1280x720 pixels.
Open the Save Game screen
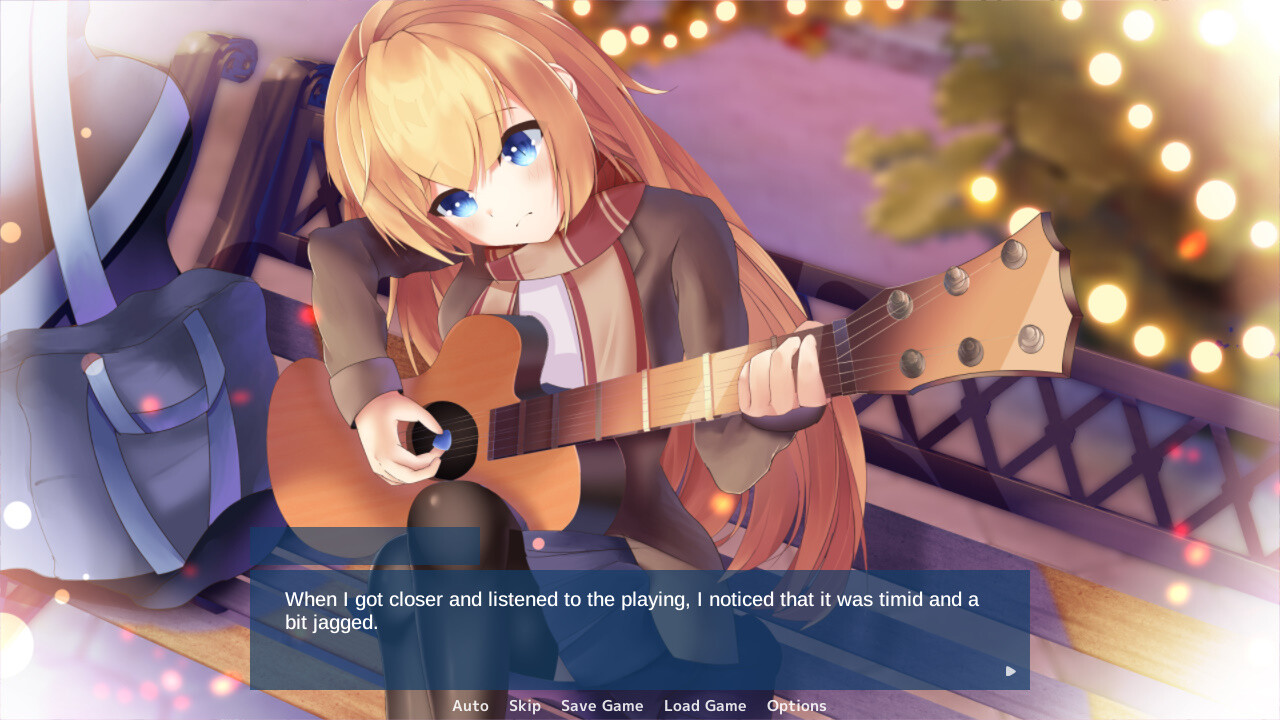tap(602, 705)
